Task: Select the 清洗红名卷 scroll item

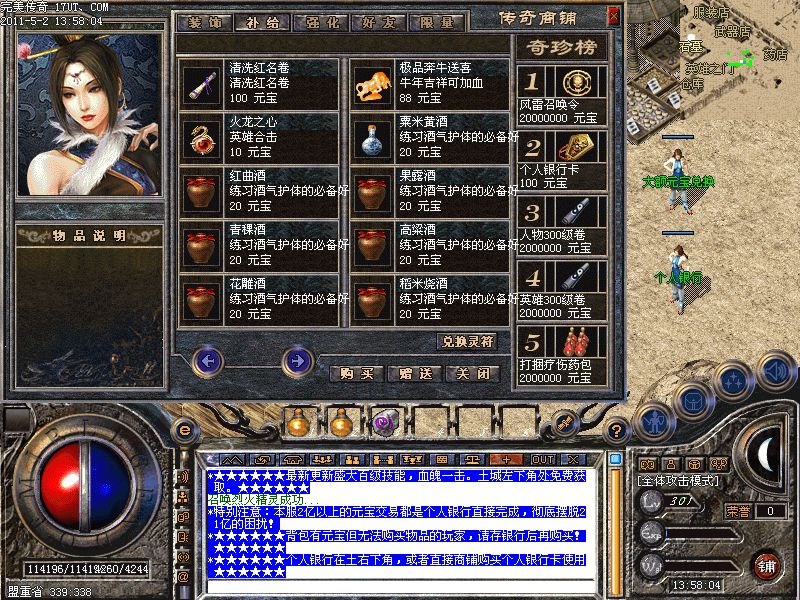Action: tap(203, 83)
